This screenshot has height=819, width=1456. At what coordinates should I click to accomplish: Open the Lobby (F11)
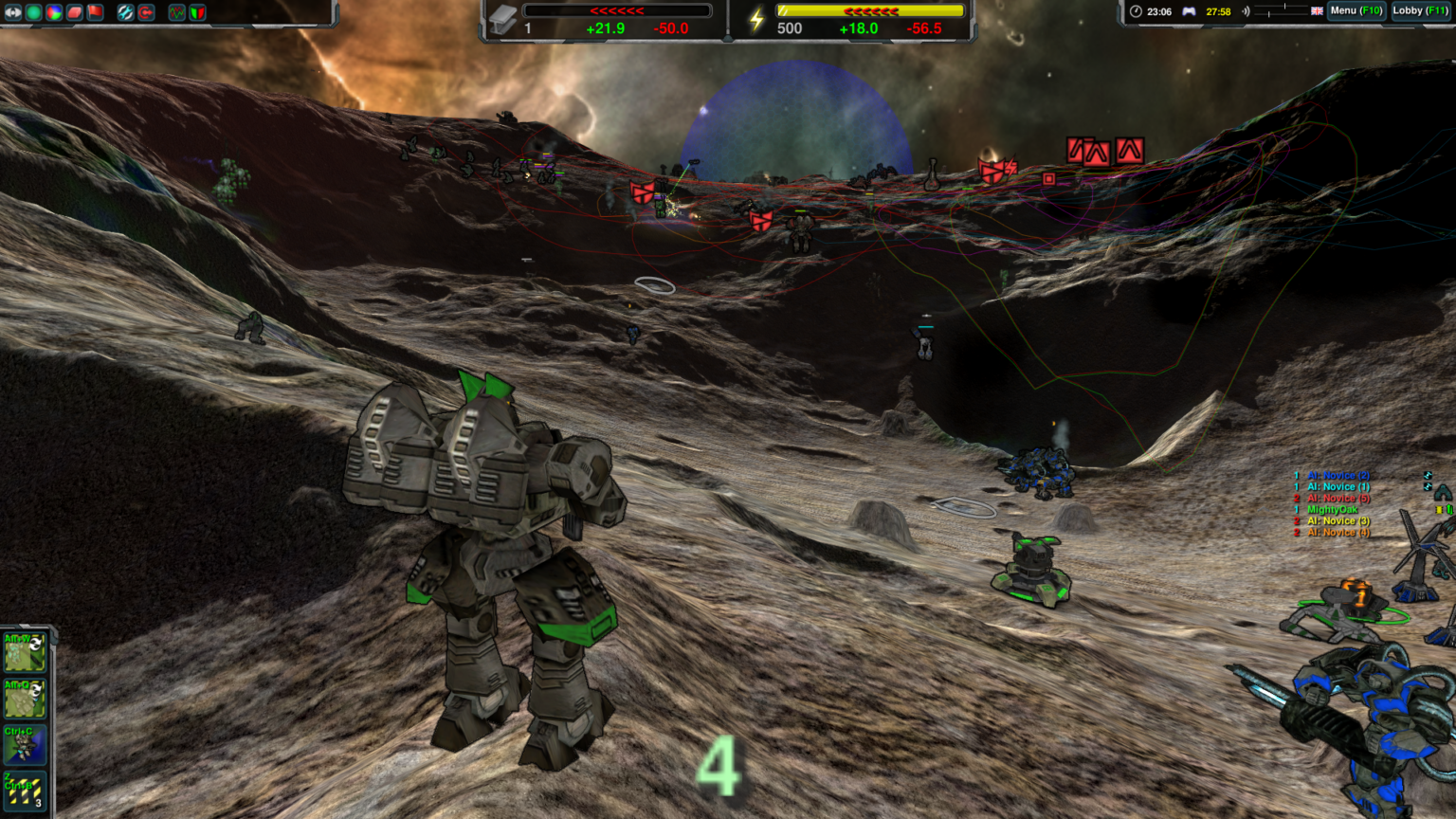click(1419, 12)
